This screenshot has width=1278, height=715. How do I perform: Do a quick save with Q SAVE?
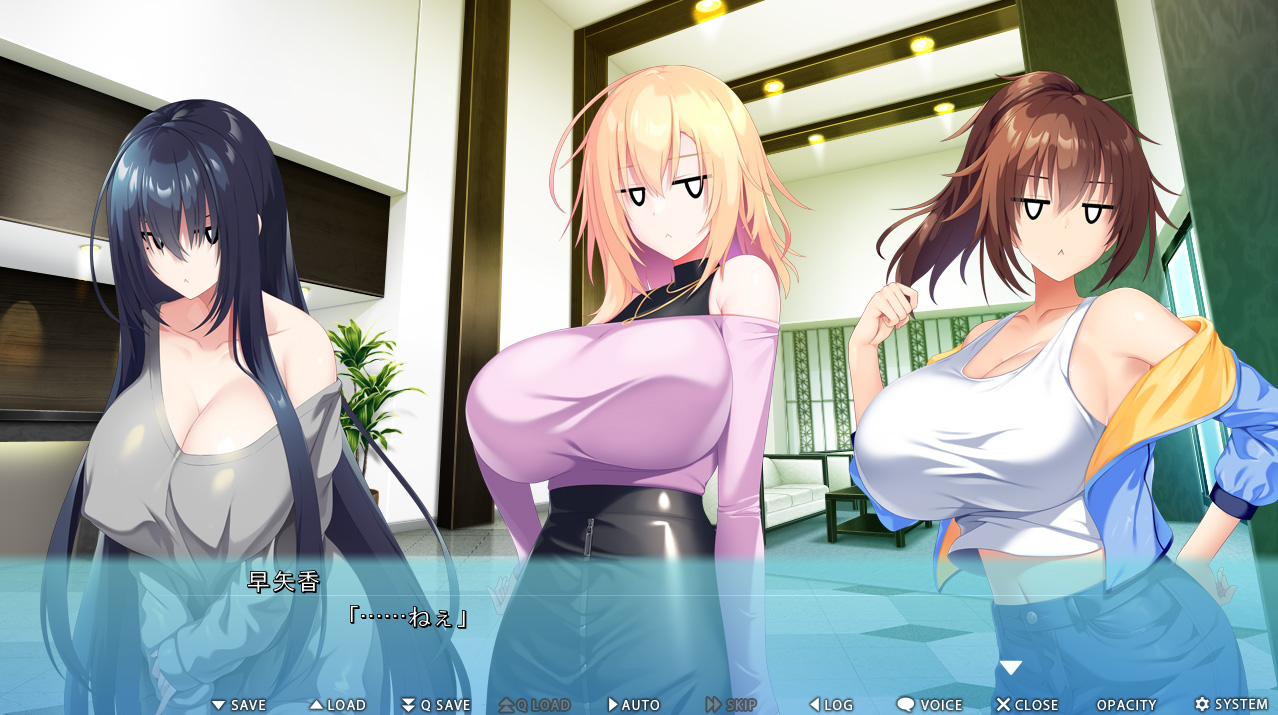point(435,705)
